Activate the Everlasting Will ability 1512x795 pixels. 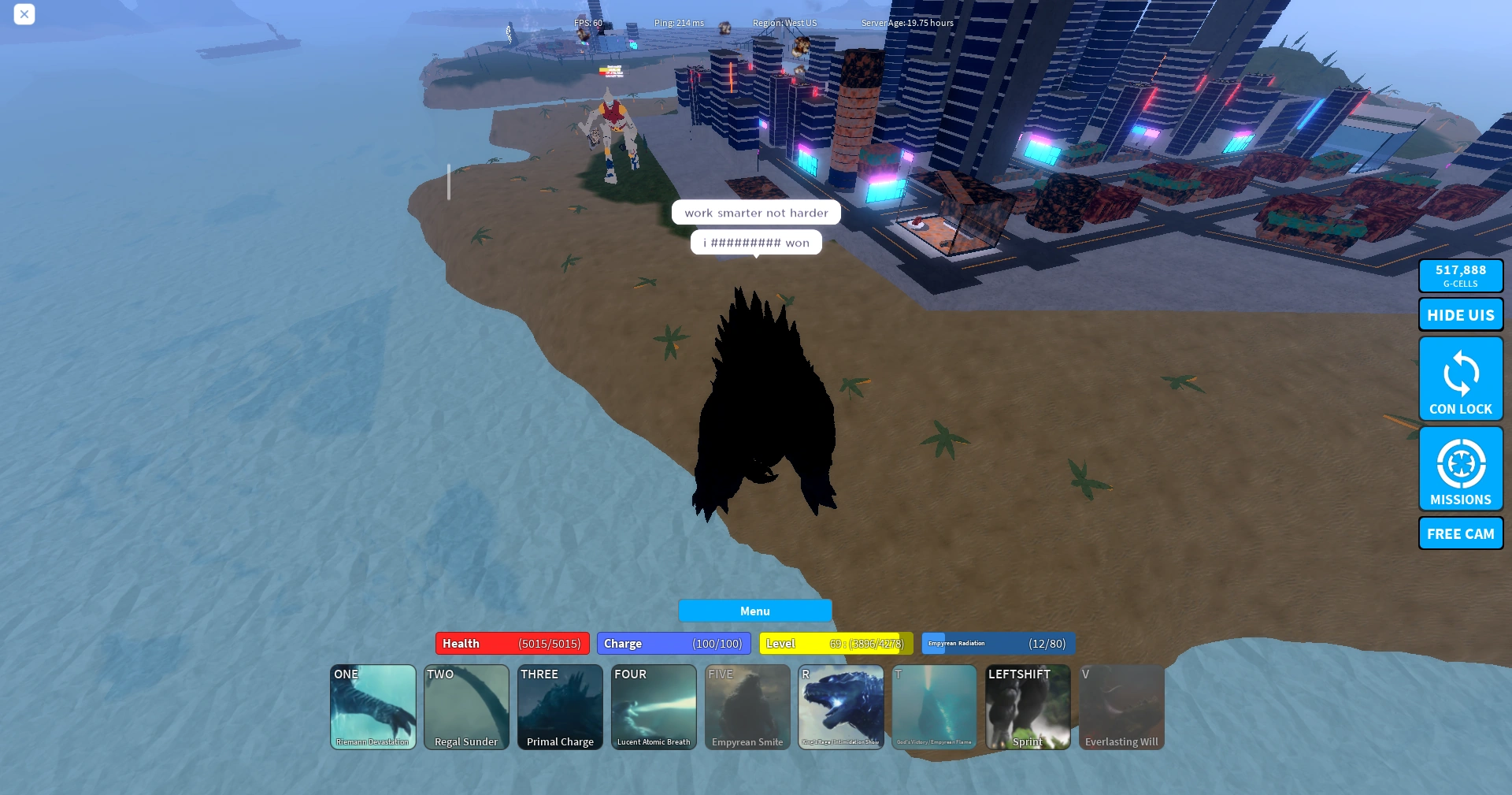tap(1121, 707)
